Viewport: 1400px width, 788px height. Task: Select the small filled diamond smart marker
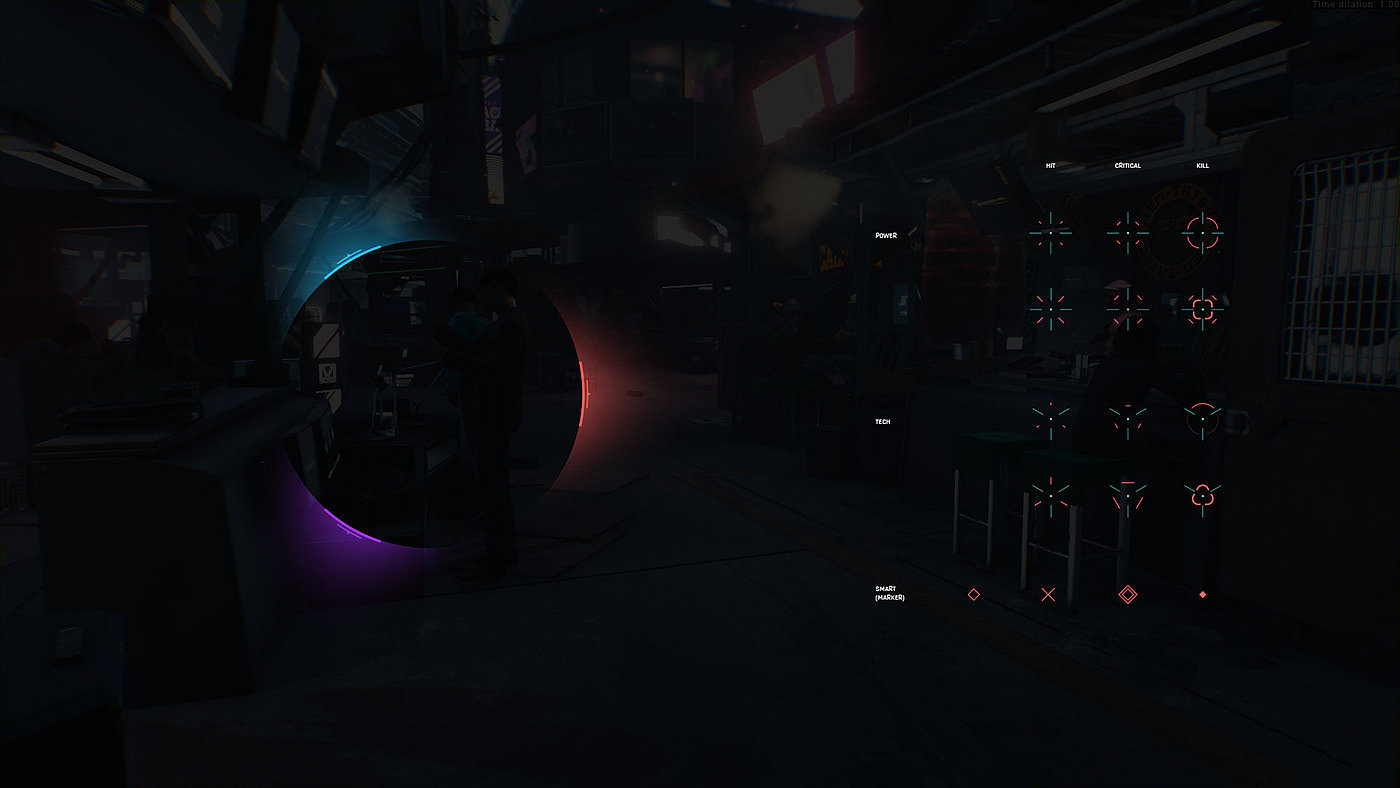pyautogui.click(x=1203, y=595)
